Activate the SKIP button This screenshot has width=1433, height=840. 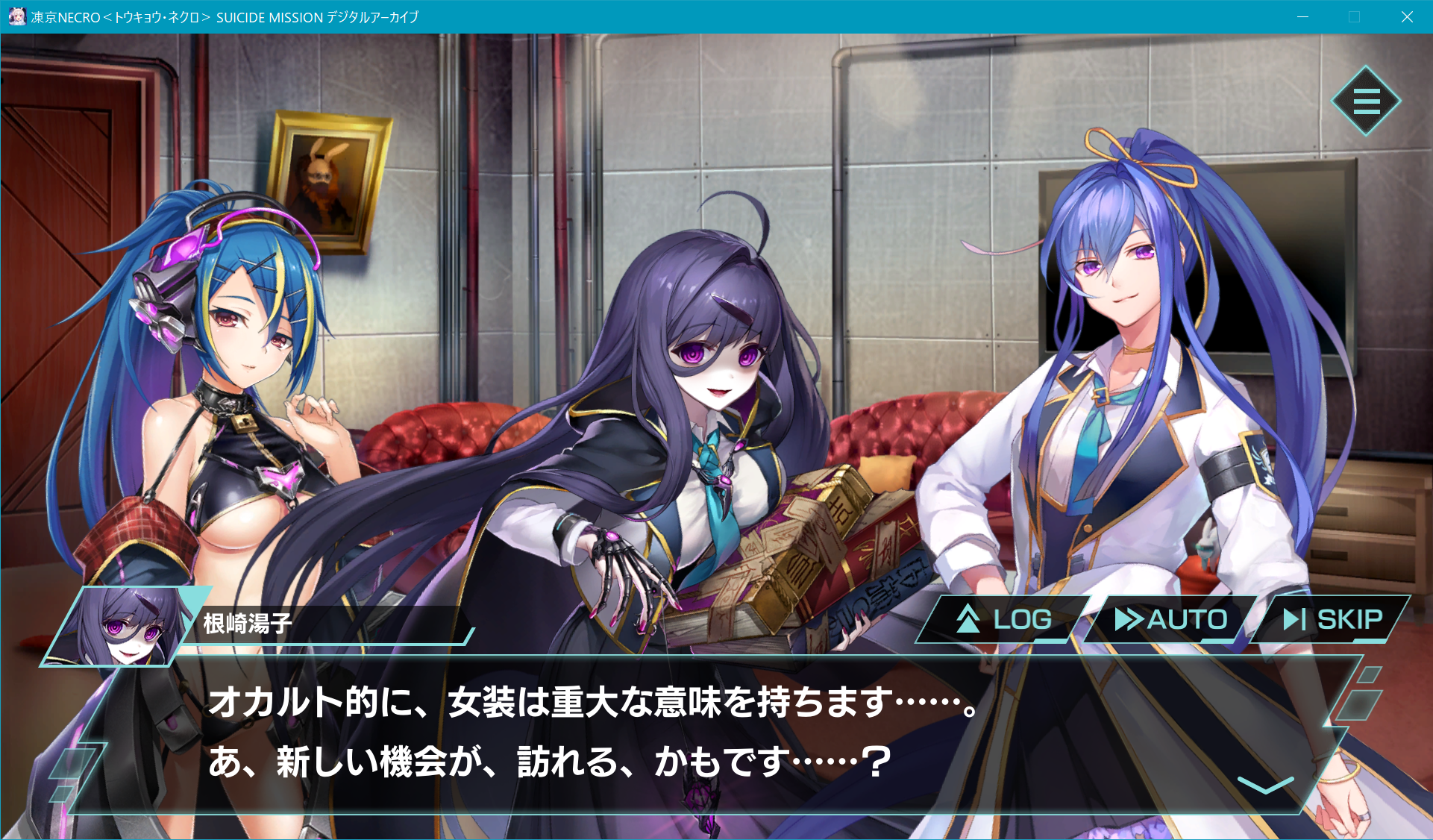pyautogui.click(x=1332, y=619)
